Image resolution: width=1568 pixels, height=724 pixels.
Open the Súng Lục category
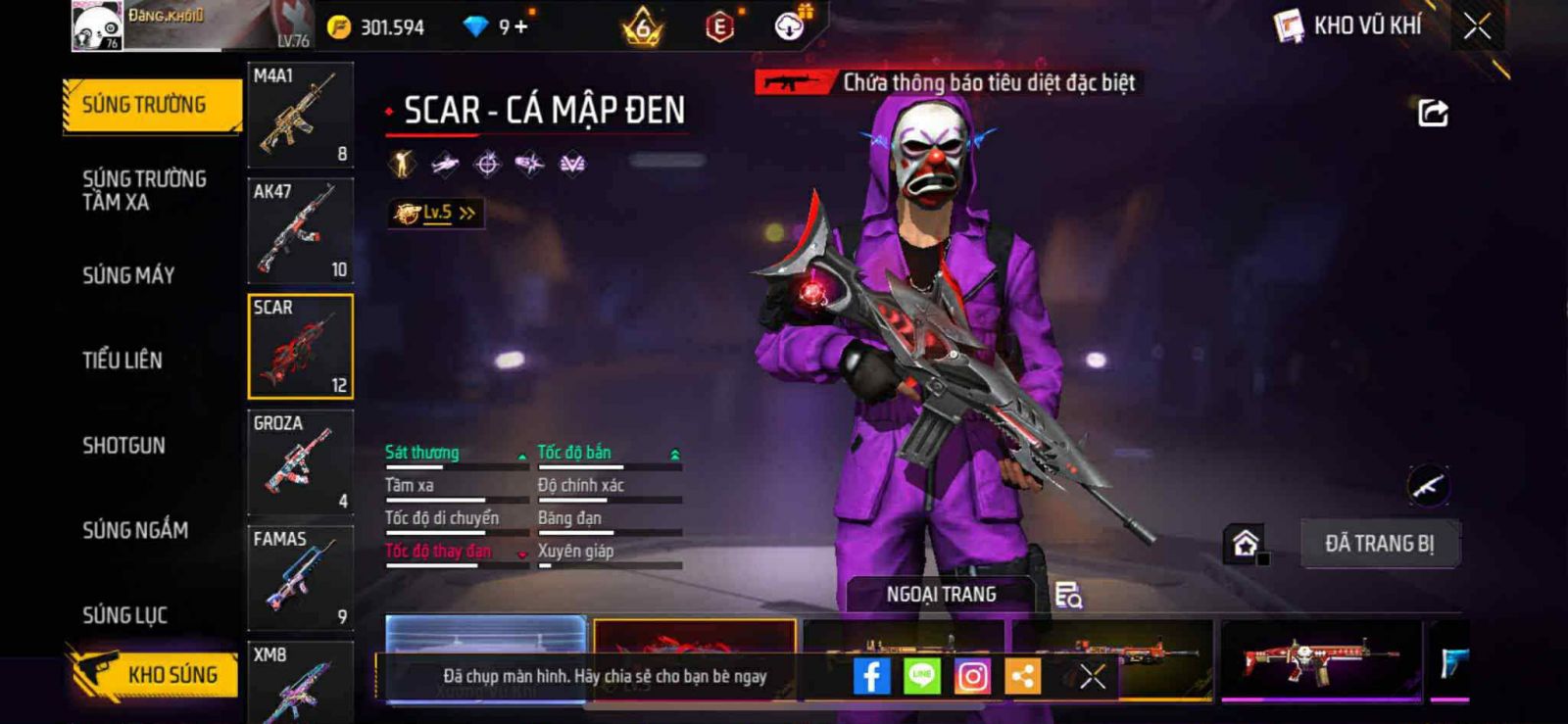pyautogui.click(x=124, y=615)
